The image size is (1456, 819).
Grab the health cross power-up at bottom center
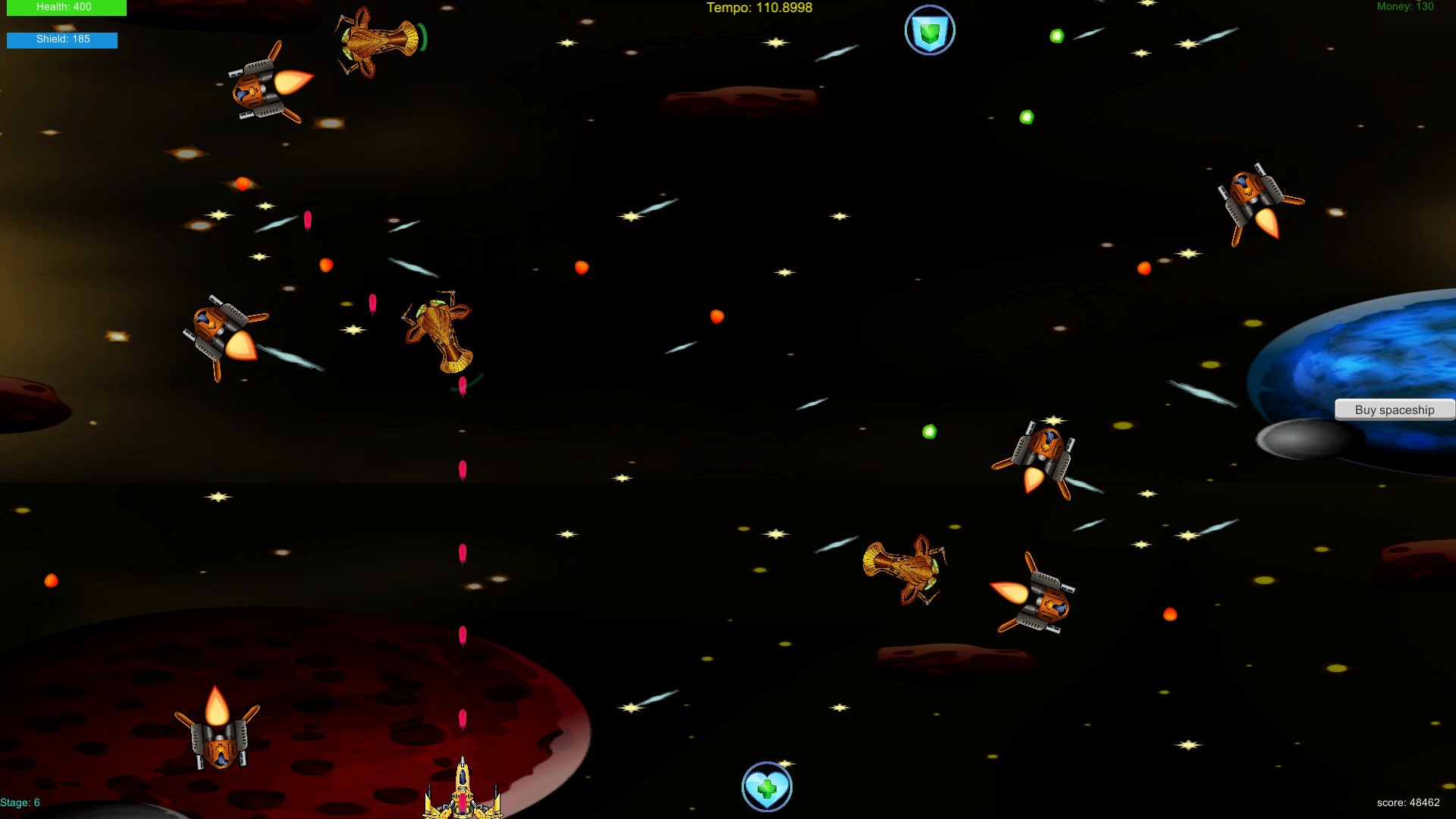[767, 787]
